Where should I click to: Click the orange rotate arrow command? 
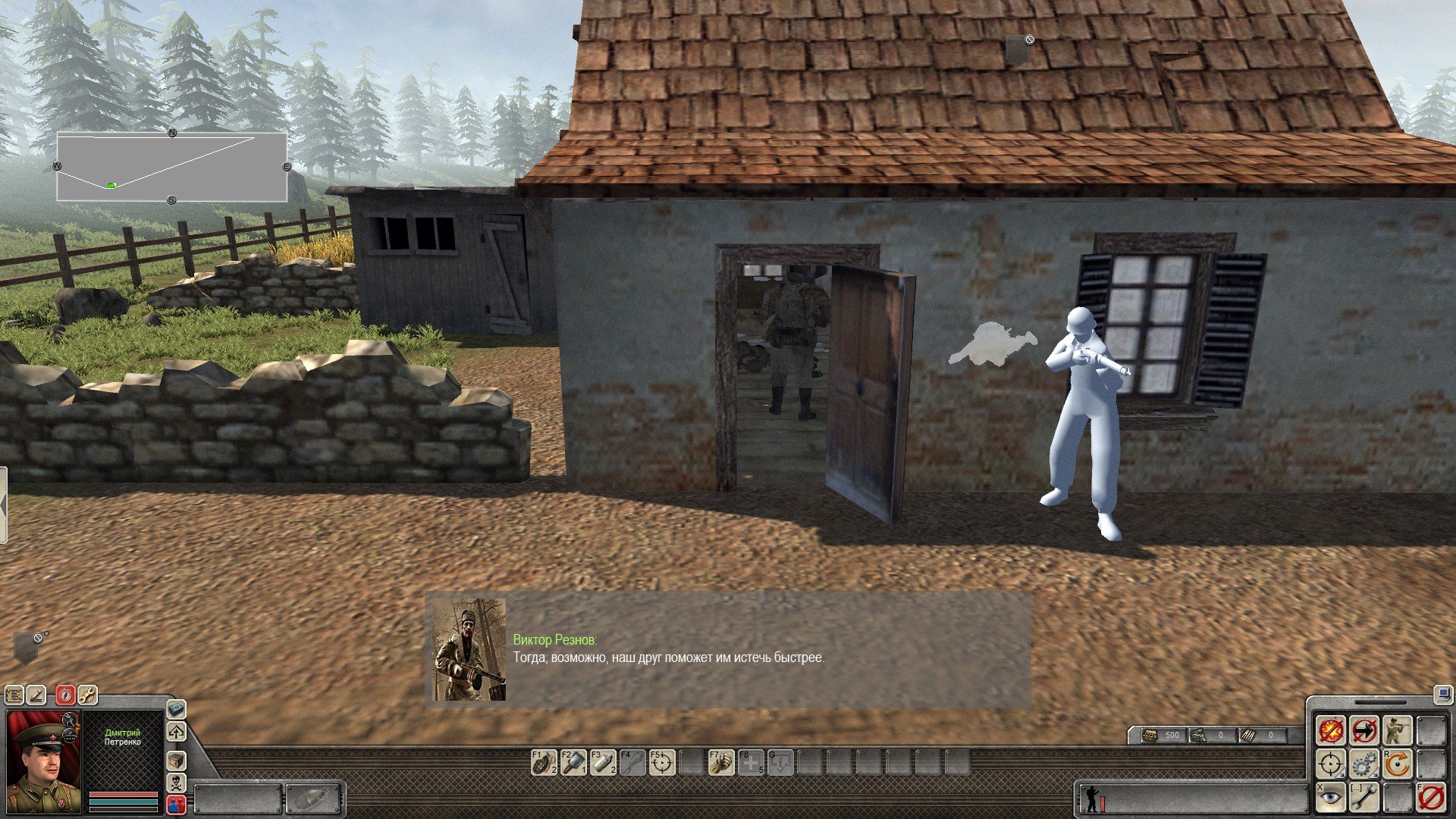coord(1397,764)
